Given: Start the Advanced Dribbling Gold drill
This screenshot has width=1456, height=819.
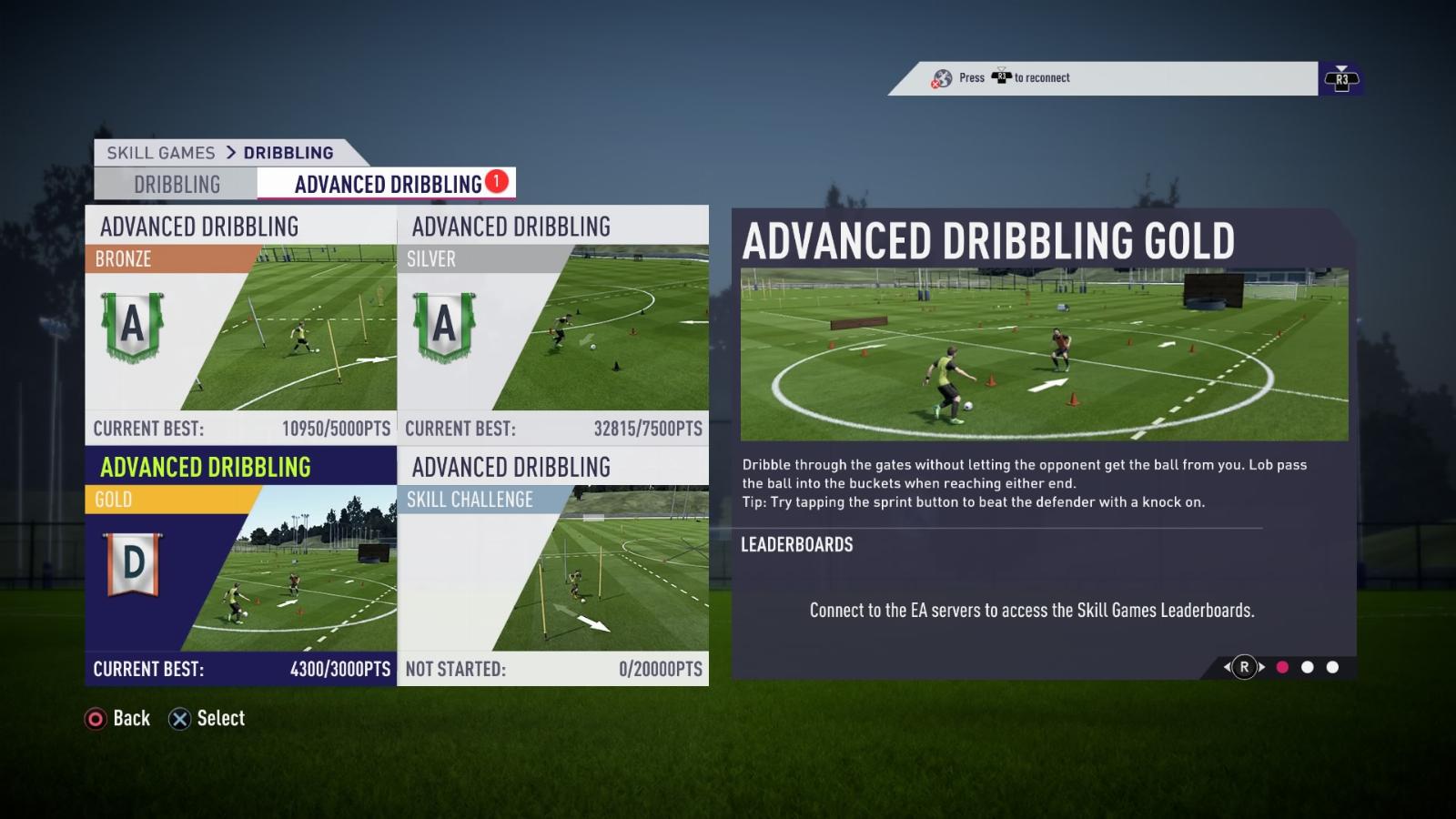Looking at the screenshot, I should coord(241,566).
